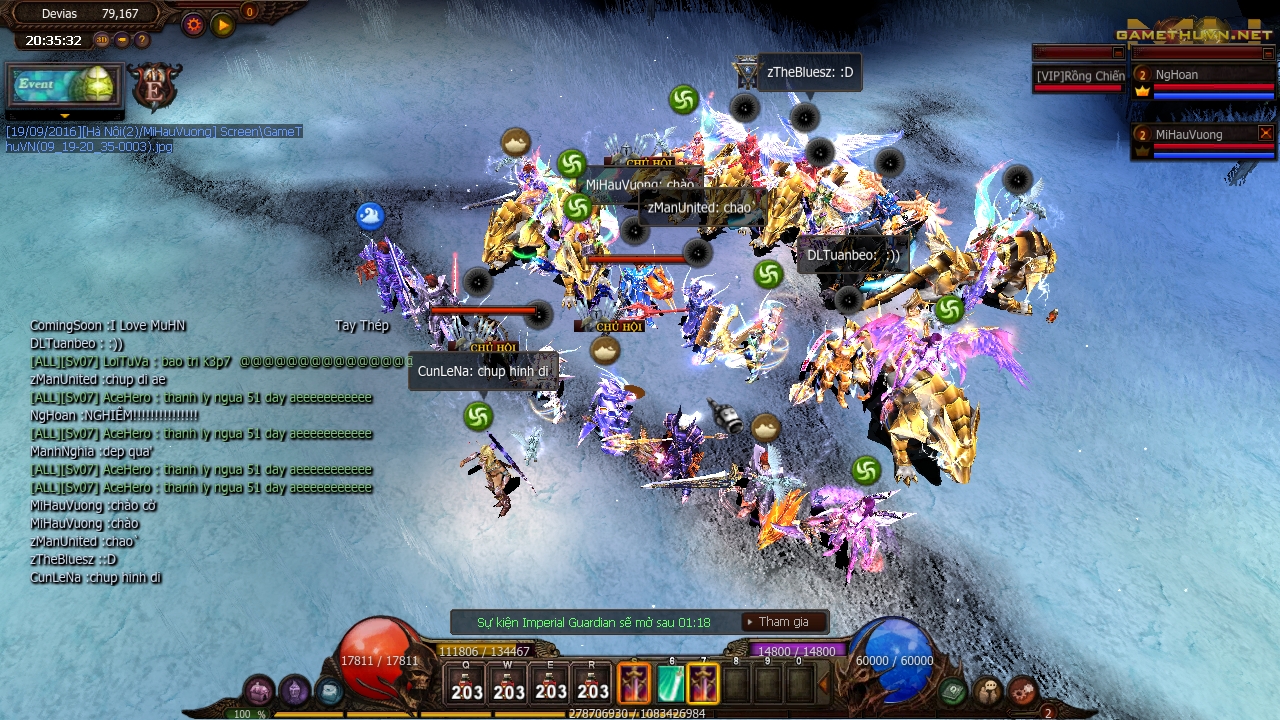Select the [VIP]Rồng Chiến name tab on the right
1280x720 pixels.
1078,75
